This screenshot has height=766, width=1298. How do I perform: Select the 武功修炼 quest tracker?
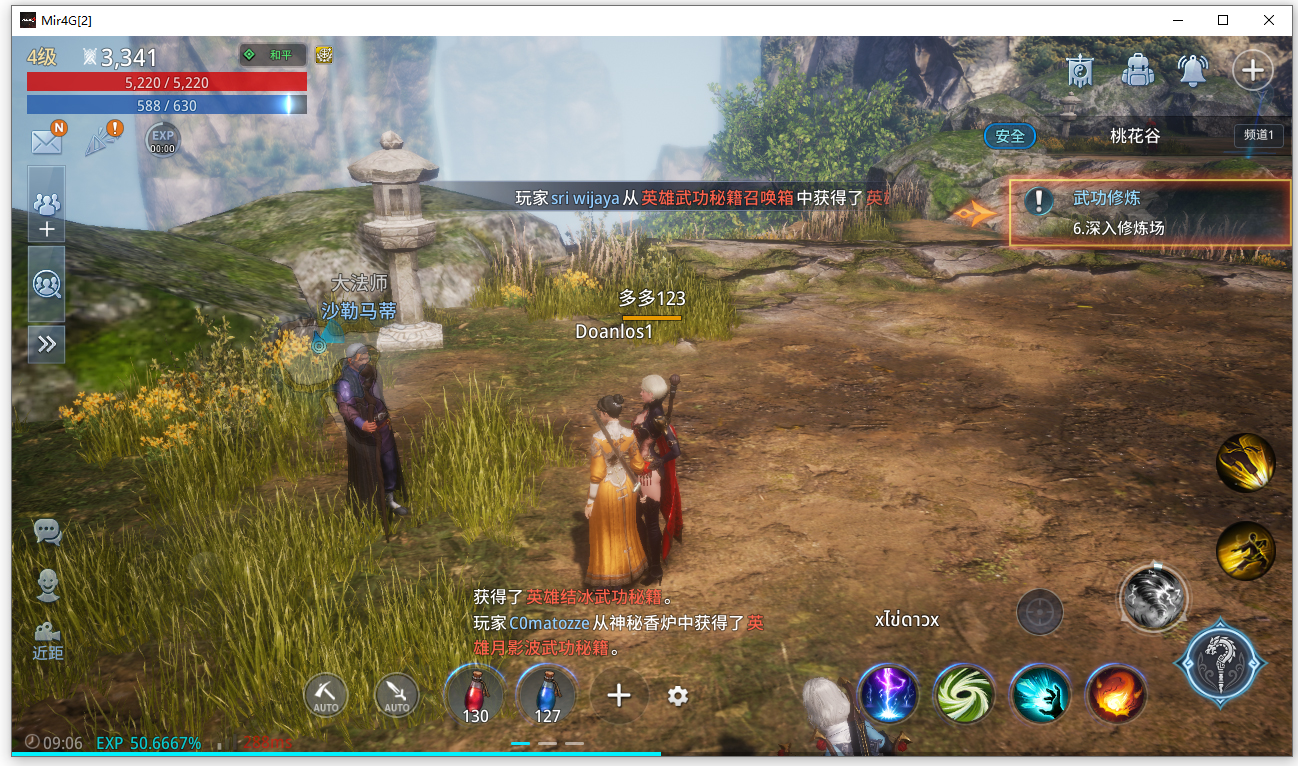tap(1150, 213)
